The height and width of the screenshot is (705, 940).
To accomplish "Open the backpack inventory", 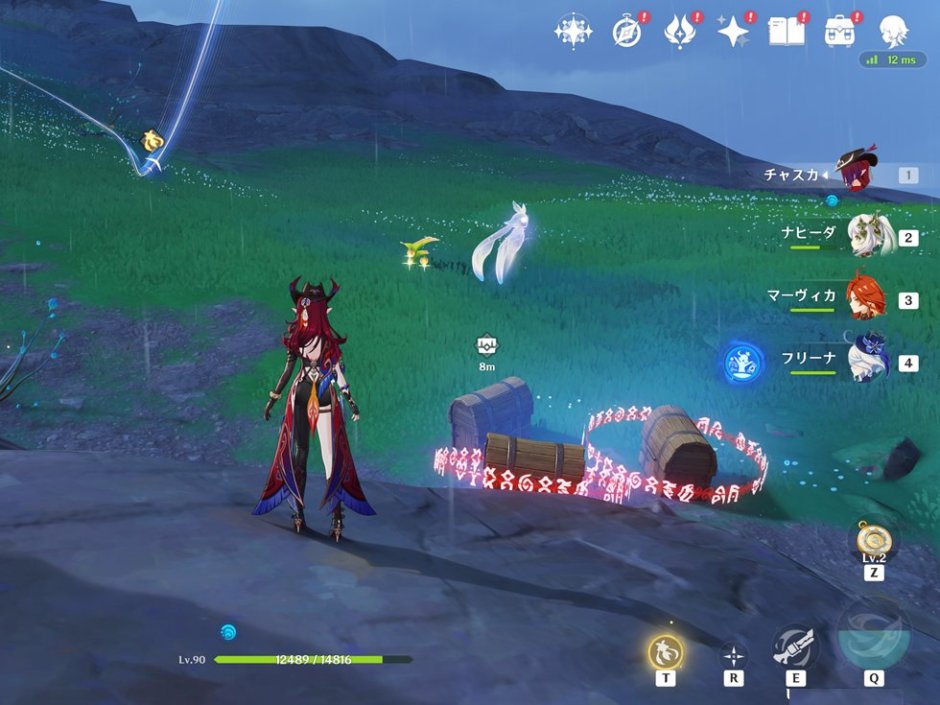I will coord(840,31).
